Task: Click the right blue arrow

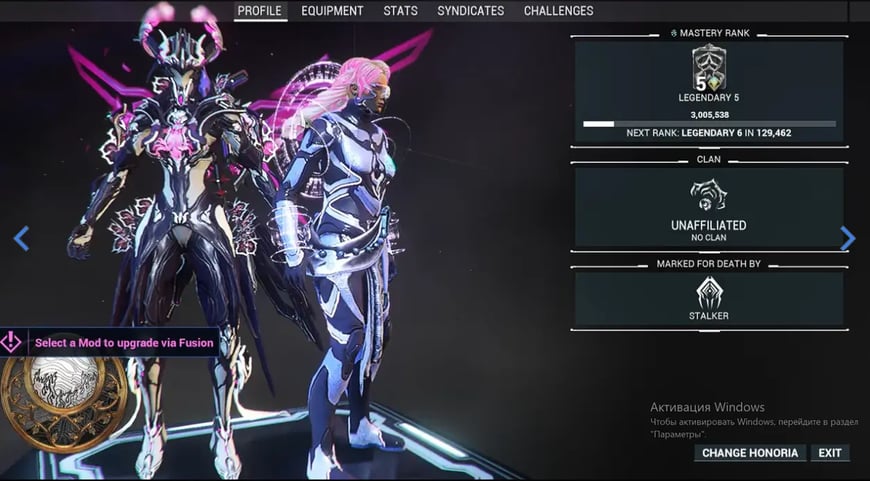Action: [x=848, y=238]
